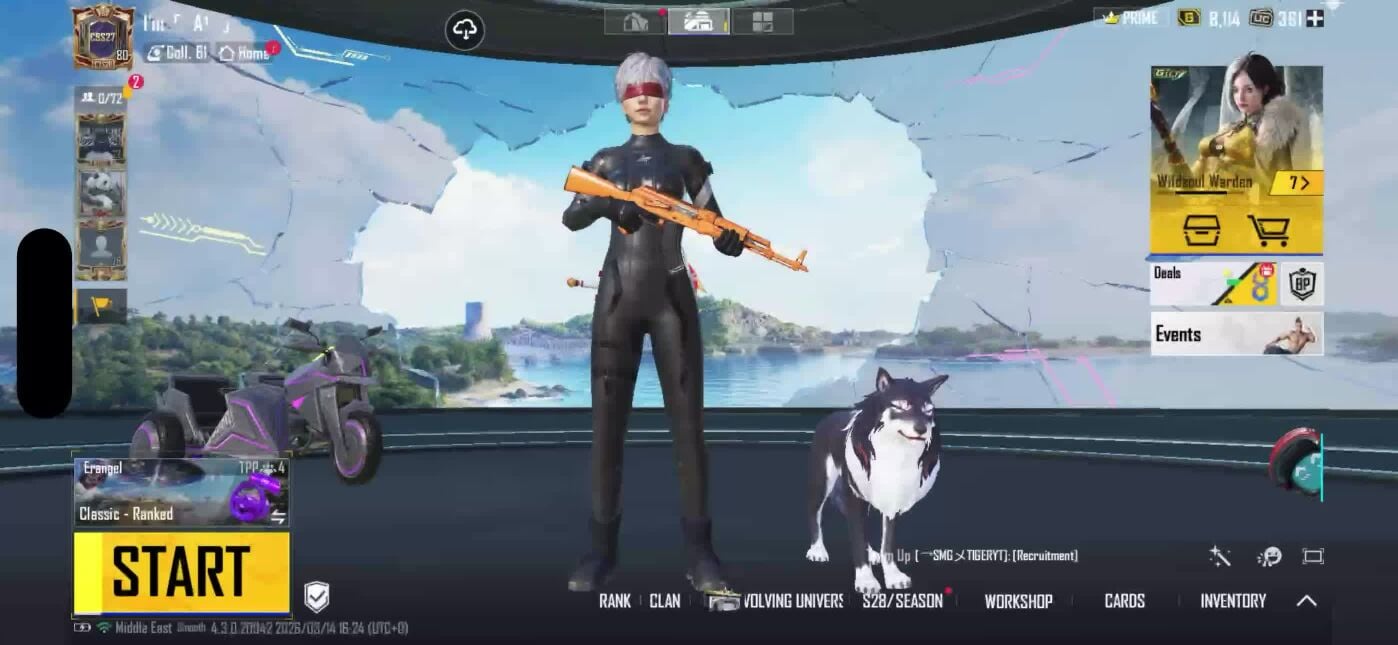The height and width of the screenshot is (645, 1398).
Task: Open the S28/Season menu
Action: point(902,601)
